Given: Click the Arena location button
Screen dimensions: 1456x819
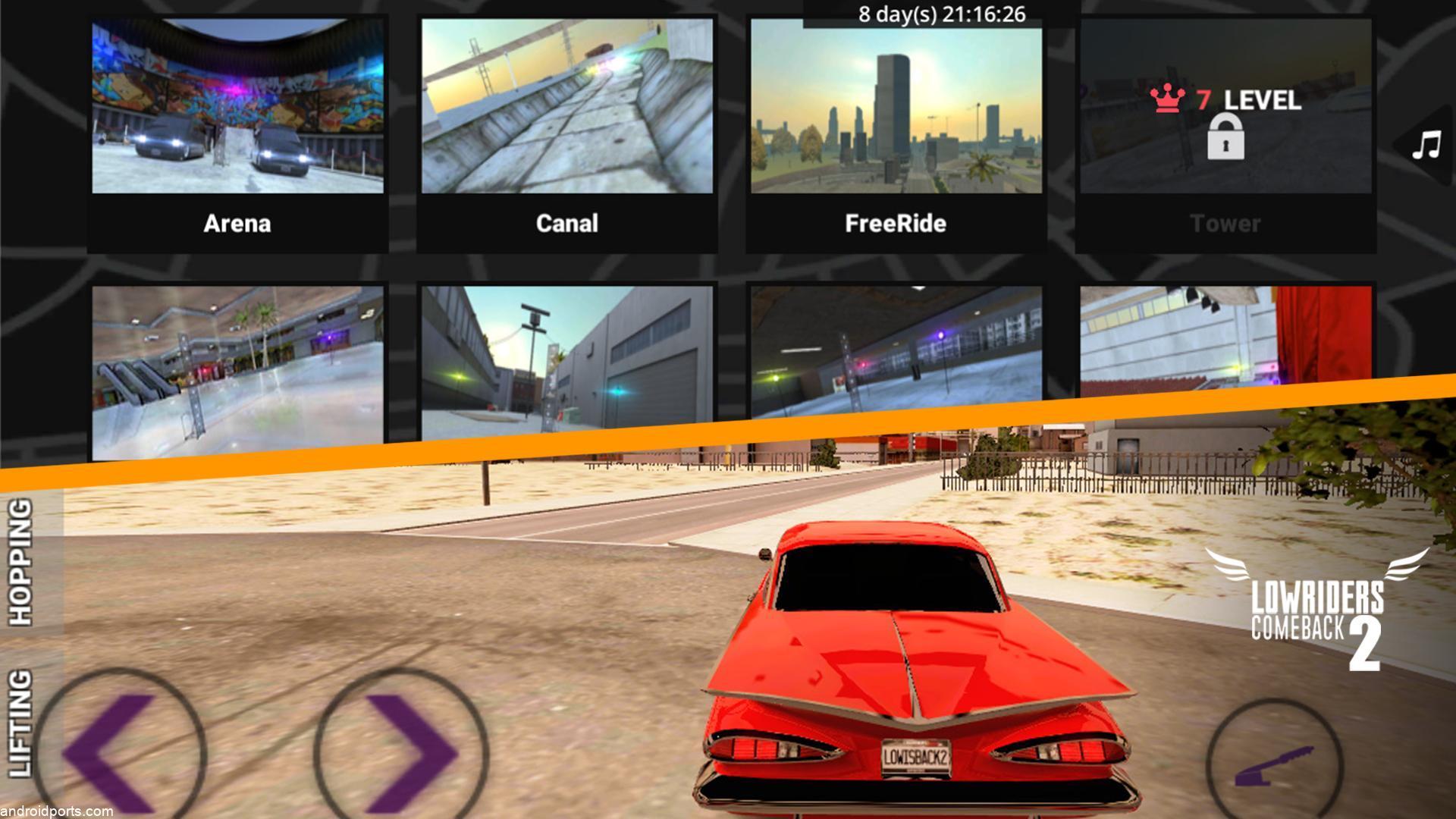Looking at the screenshot, I should pos(236,224).
